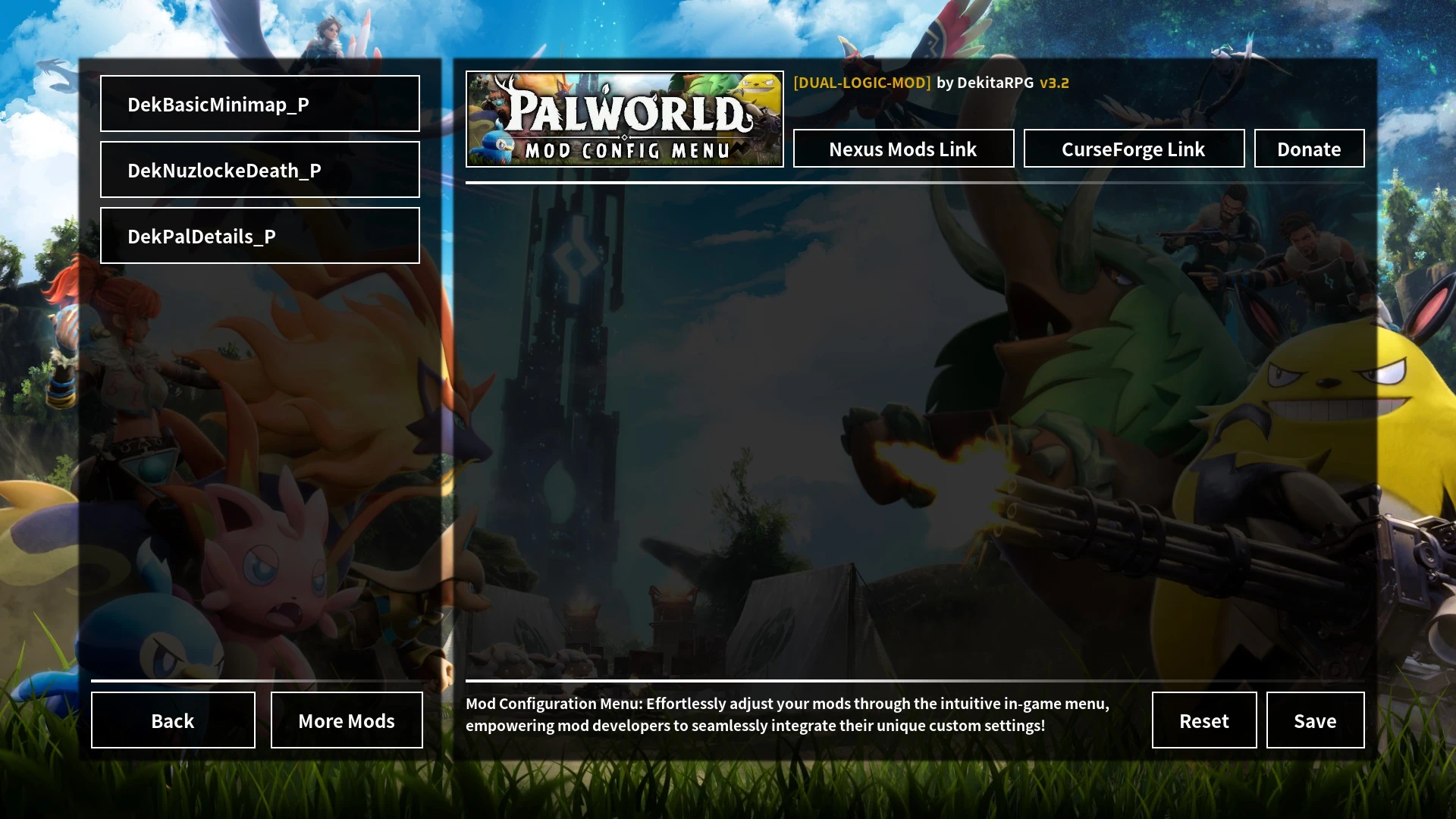Click the [DUAL-LOGIC-MOD] title label
This screenshot has width=1456, height=819.
(861, 83)
